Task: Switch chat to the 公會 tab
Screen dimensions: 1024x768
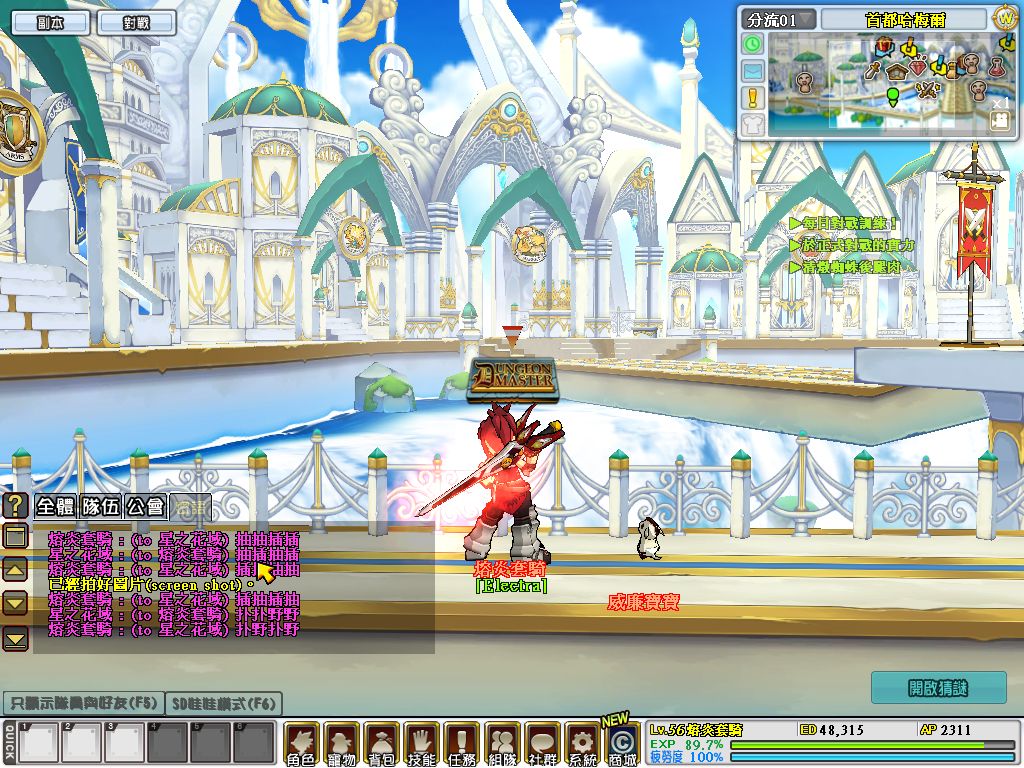Action: pyautogui.click(x=145, y=506)
